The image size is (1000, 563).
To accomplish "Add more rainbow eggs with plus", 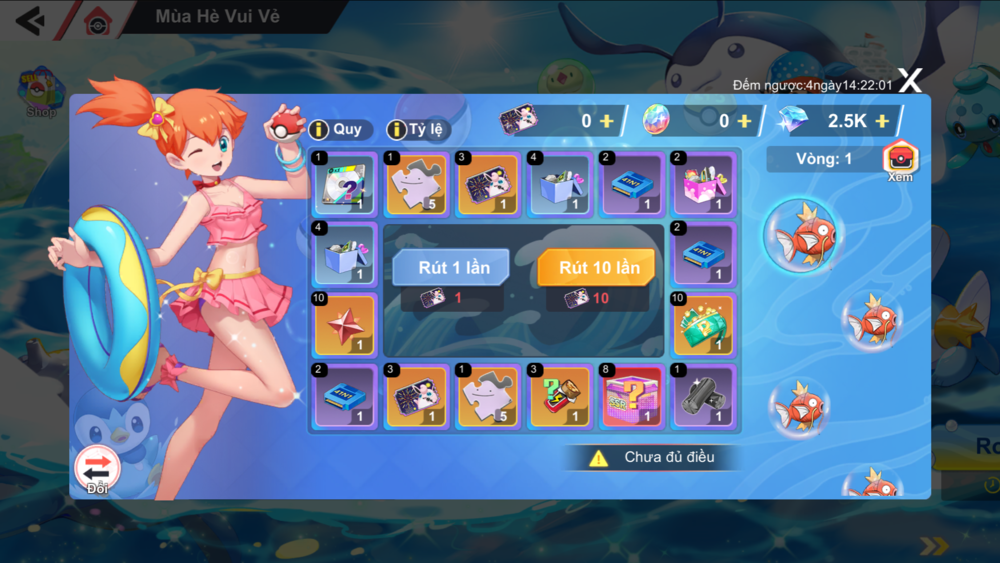I will pyautogui.click(x=744, y=121).
